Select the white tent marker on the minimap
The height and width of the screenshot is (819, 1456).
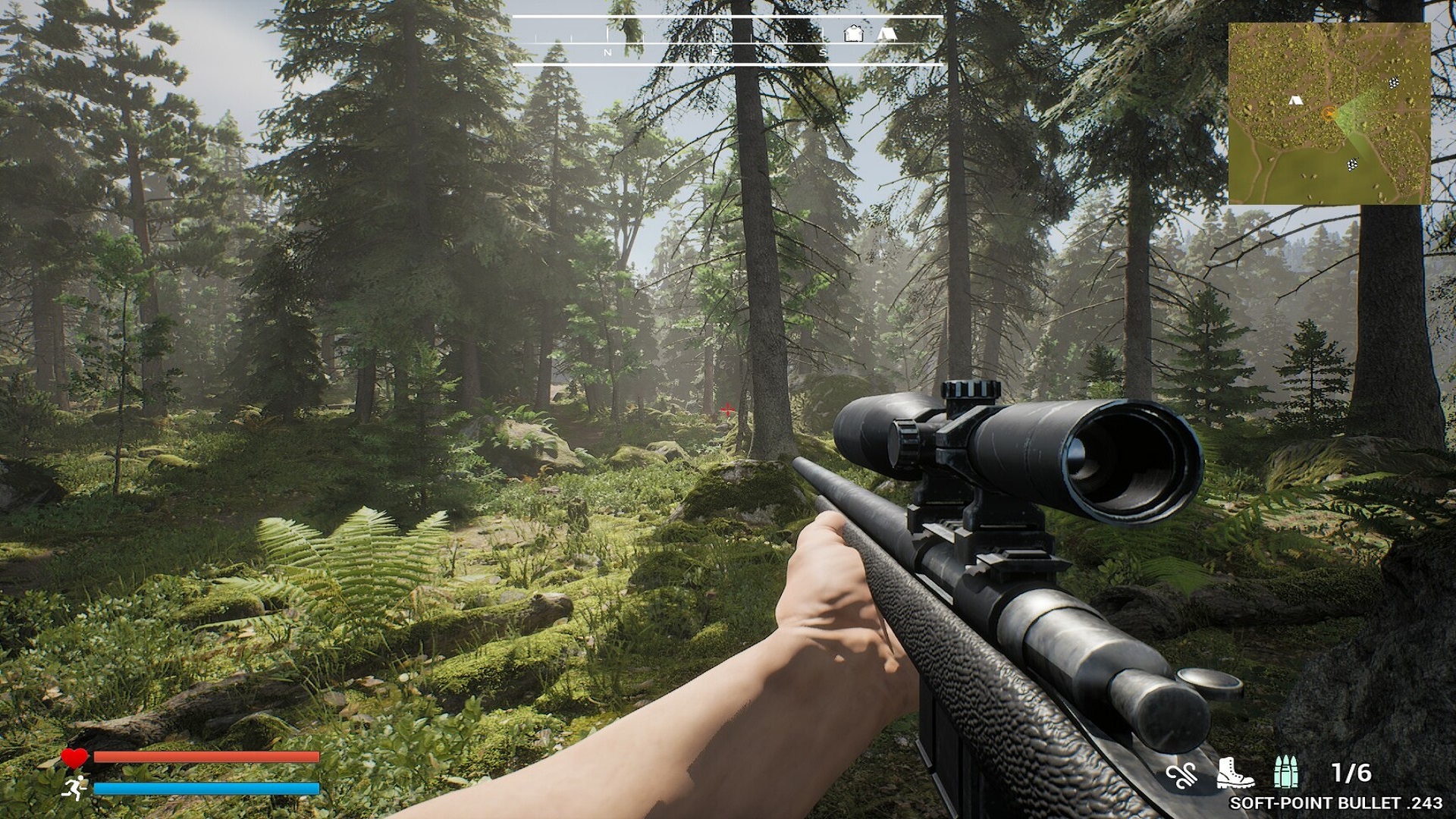point(1296,99)
